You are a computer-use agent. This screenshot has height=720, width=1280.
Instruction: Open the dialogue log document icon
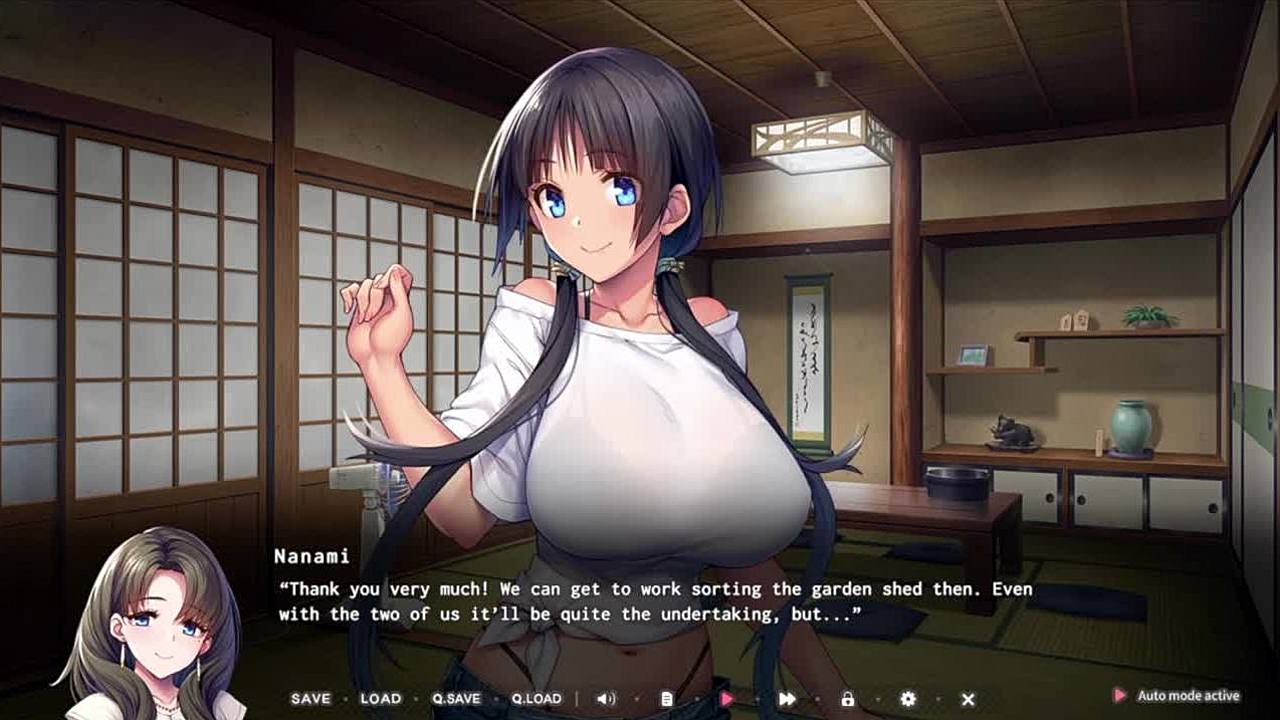[667, 699]
